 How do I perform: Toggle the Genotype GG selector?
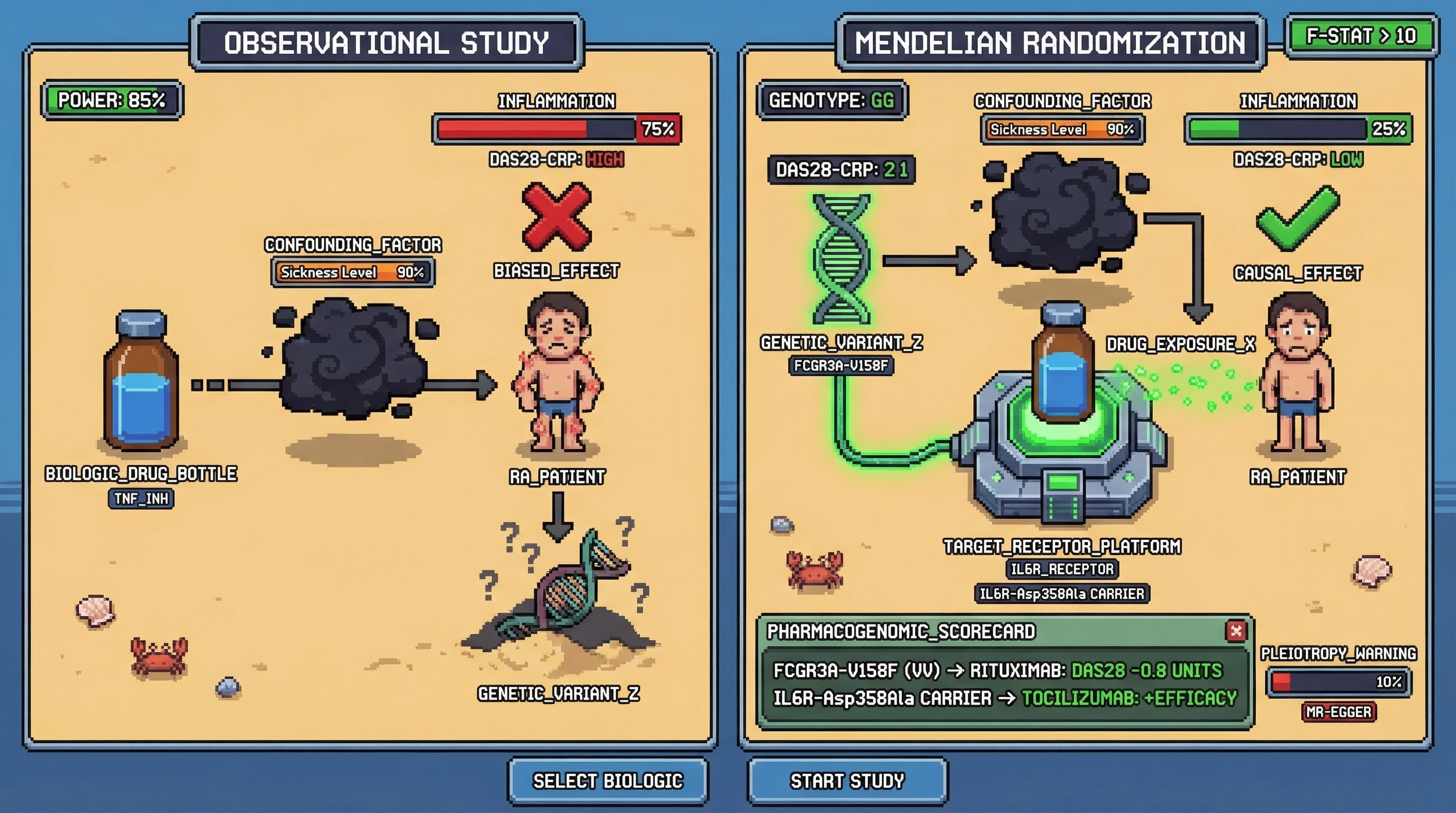click(x=832, y=101)
